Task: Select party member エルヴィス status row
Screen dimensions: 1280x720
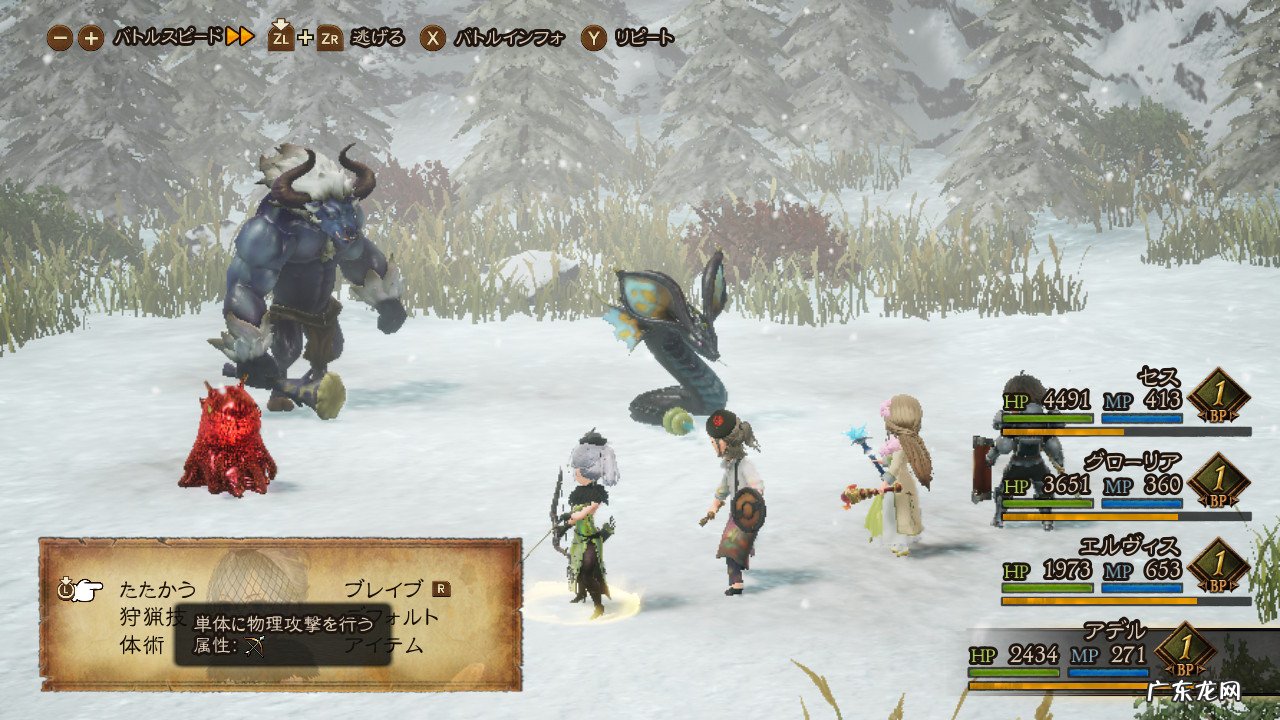Action: (1125, 572)
